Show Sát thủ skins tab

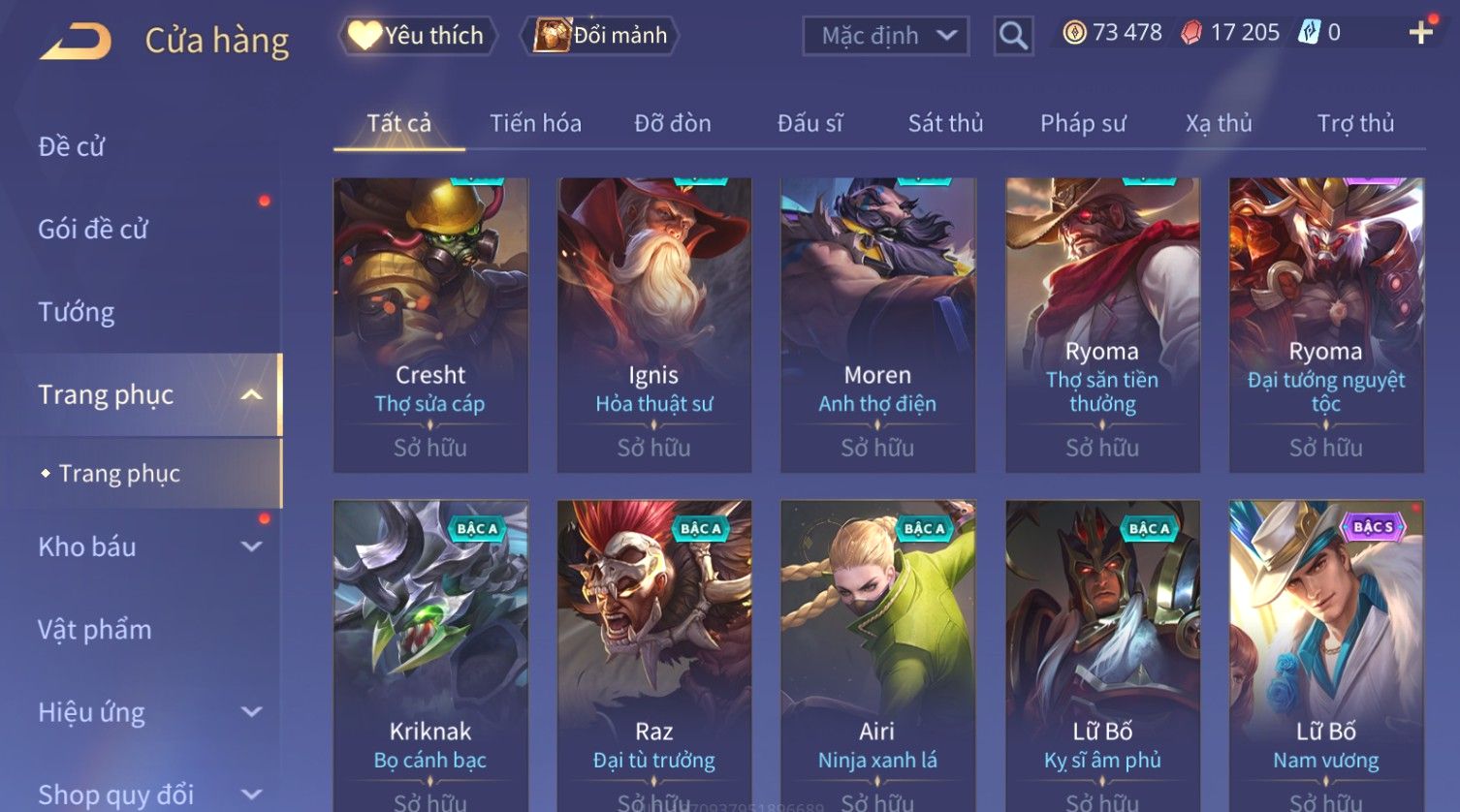(x=945, y=123)
